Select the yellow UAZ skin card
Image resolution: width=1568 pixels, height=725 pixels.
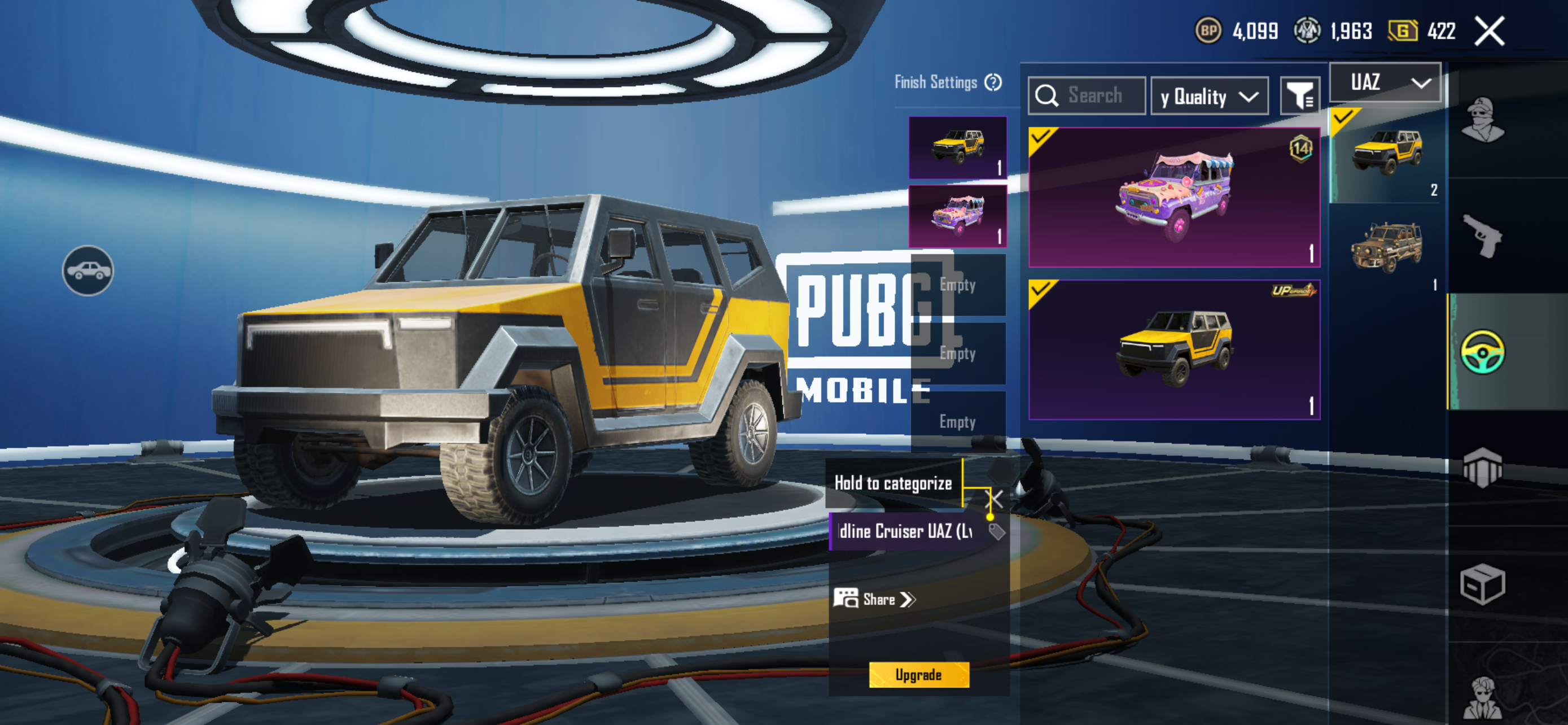(x=1173, y=350)
